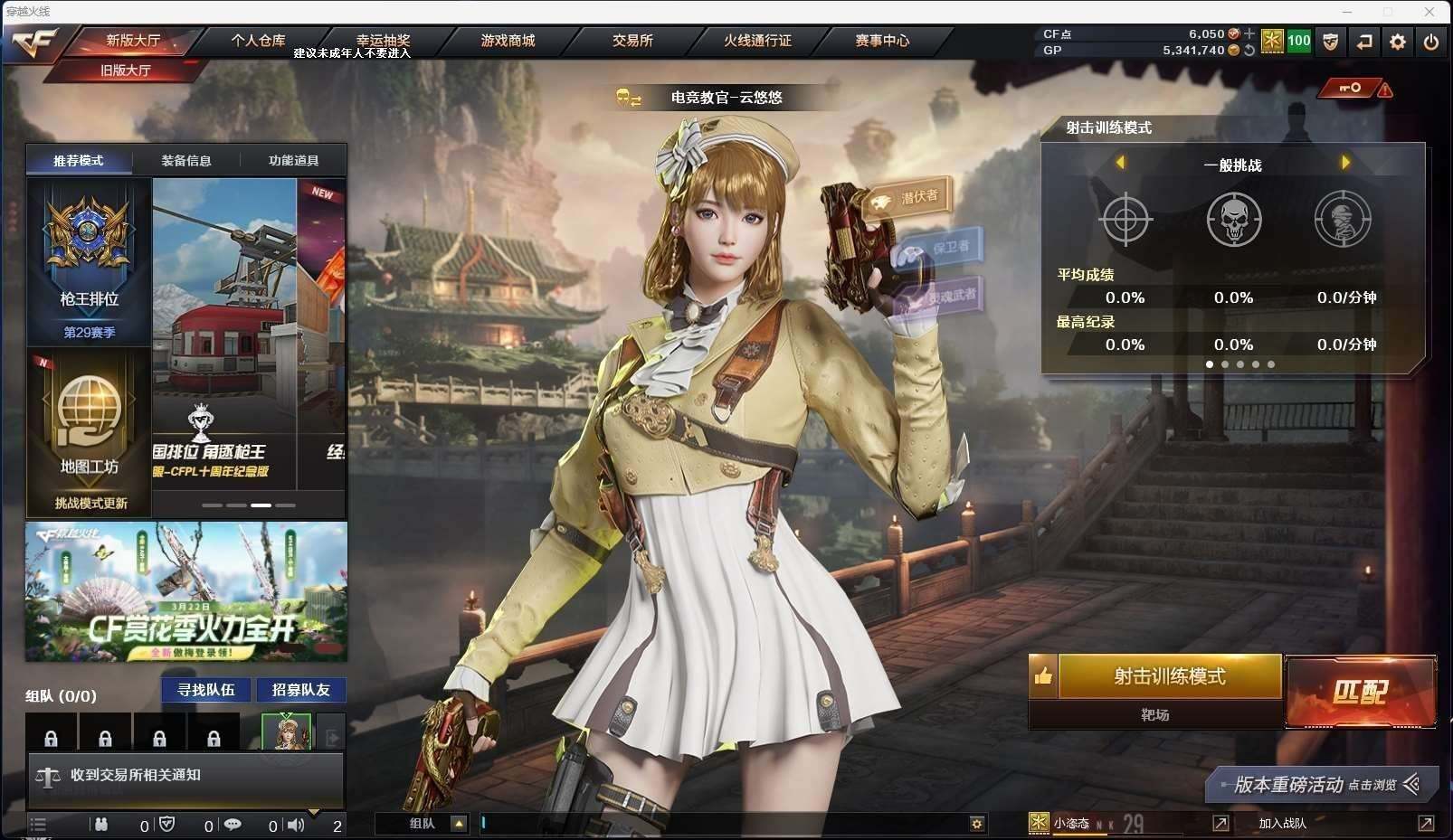This screenshot has height=840, width=1453.
Task: Open the 交易所 exchange
Action: (x=632, y=41)
